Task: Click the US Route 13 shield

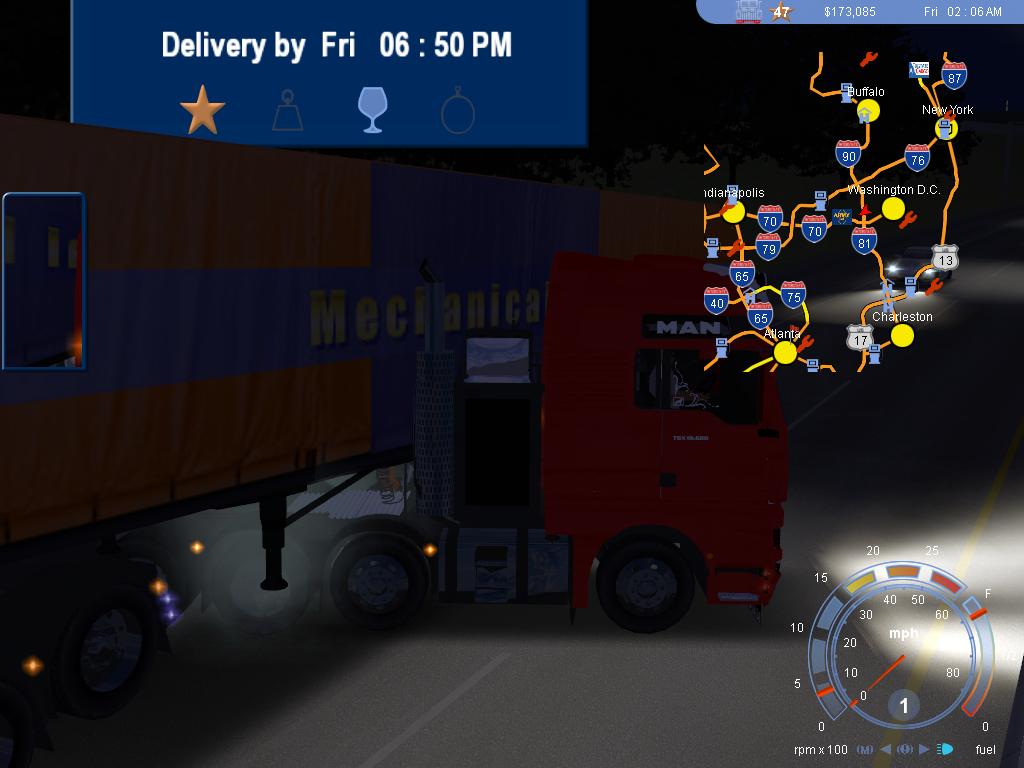Action: click(945, 258)
